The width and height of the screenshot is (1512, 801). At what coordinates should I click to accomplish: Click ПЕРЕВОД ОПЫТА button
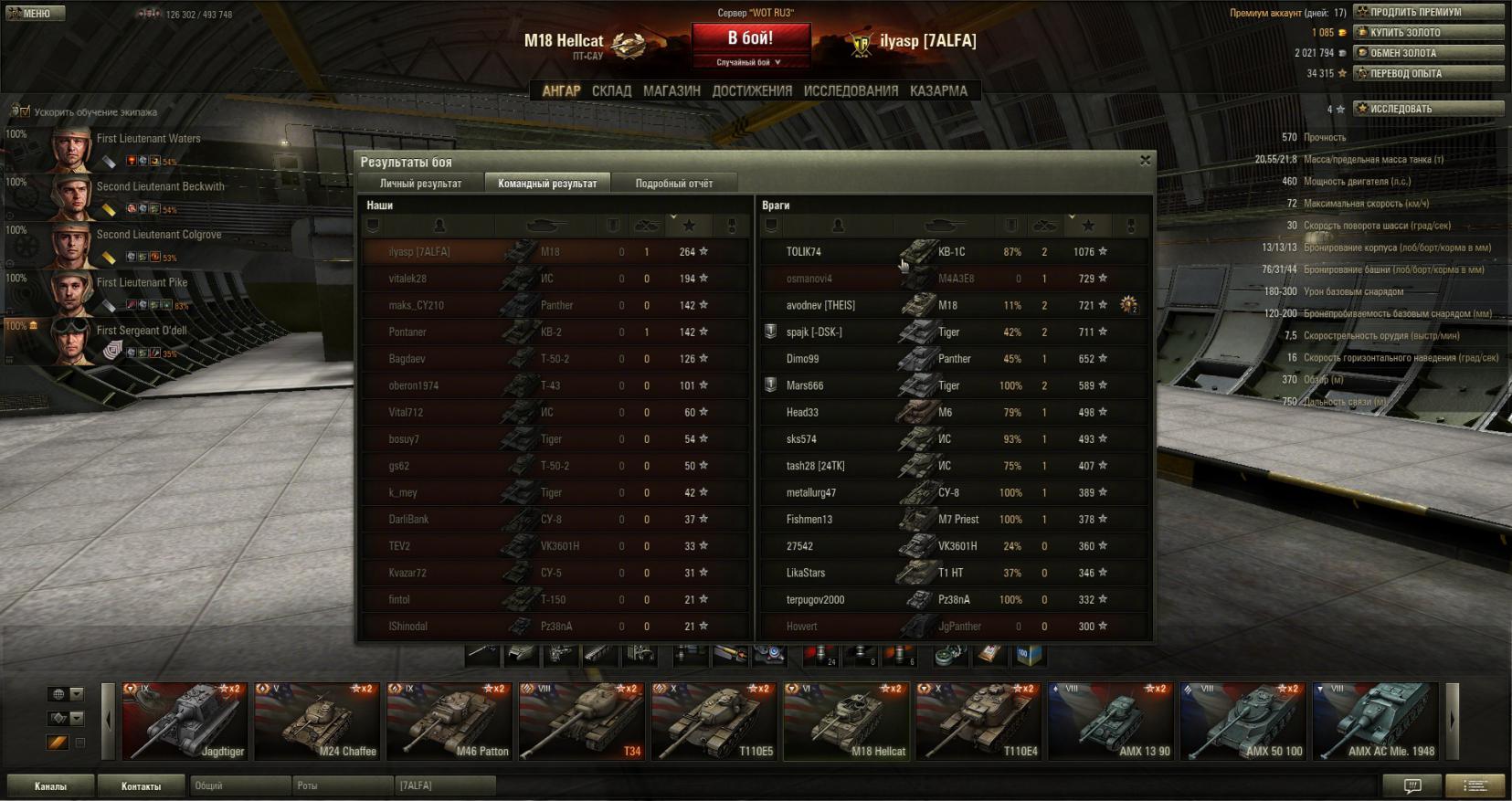pos(1428,73)
